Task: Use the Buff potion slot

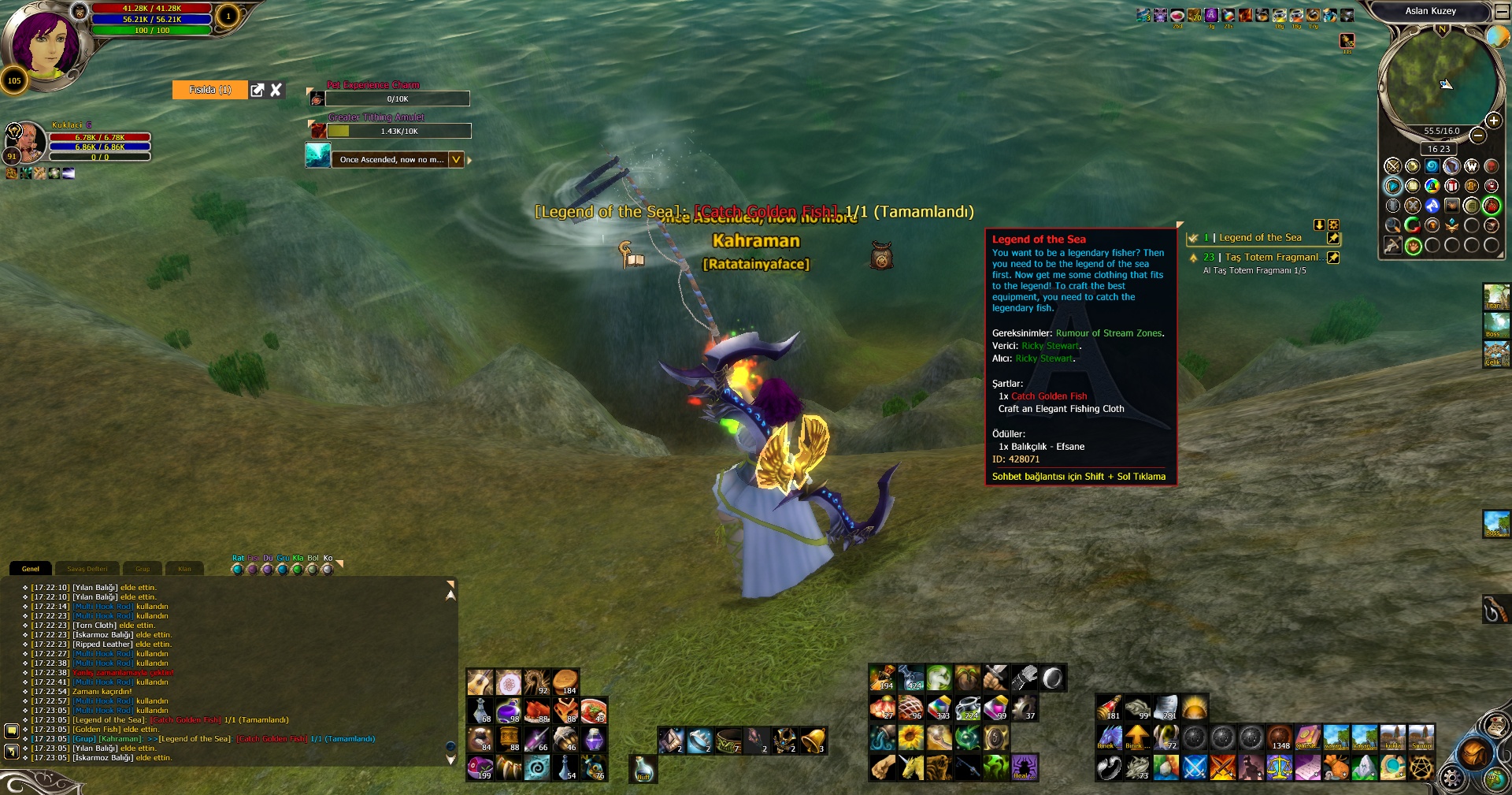Action: [643, 768]
